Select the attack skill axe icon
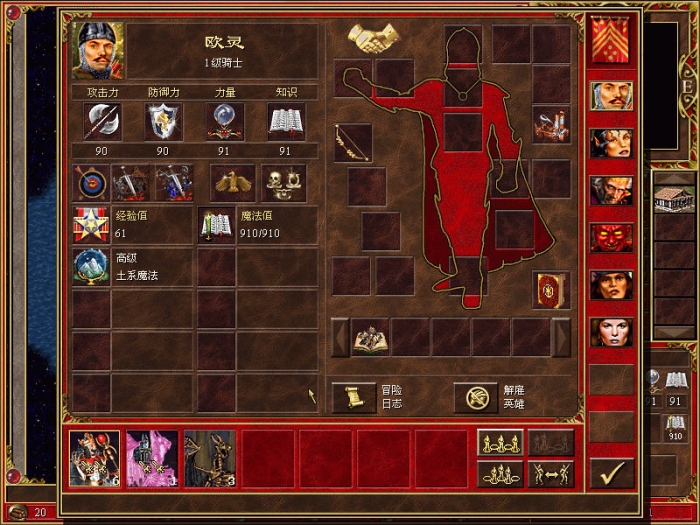The width and height of the screenshot is (700, 525). pyautogui.click(x=102, y=121)
